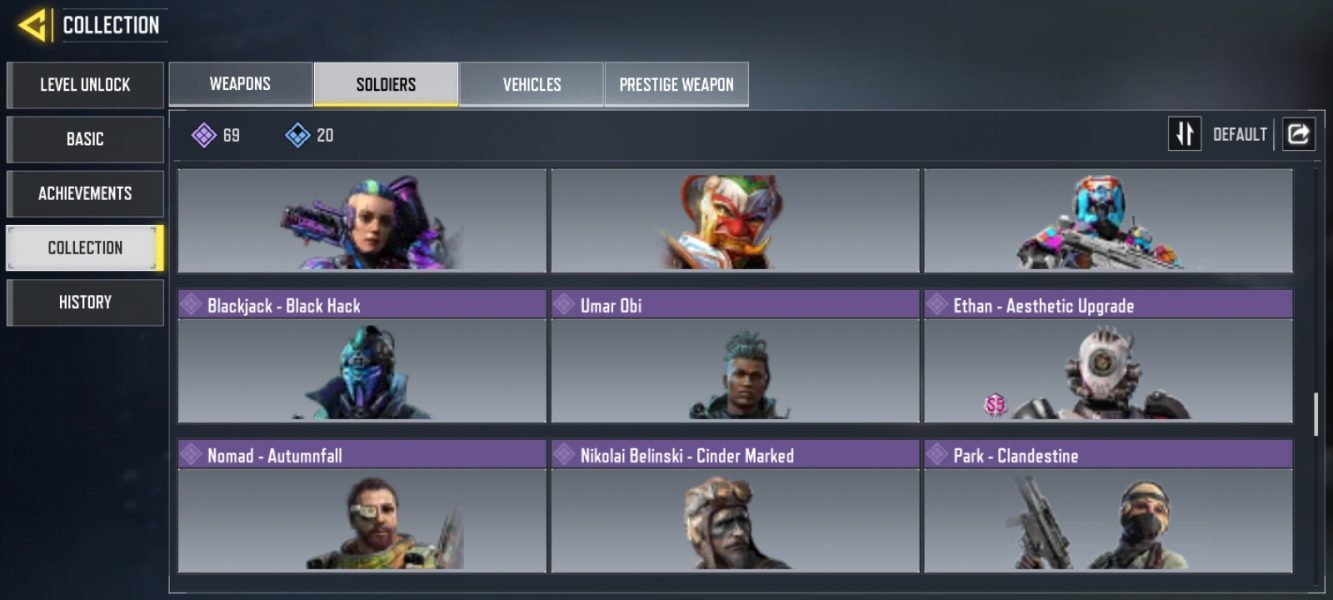The image size is (1333, 600).
Task: Switch to the Weapons tab
Action: (x=240, y=84)
